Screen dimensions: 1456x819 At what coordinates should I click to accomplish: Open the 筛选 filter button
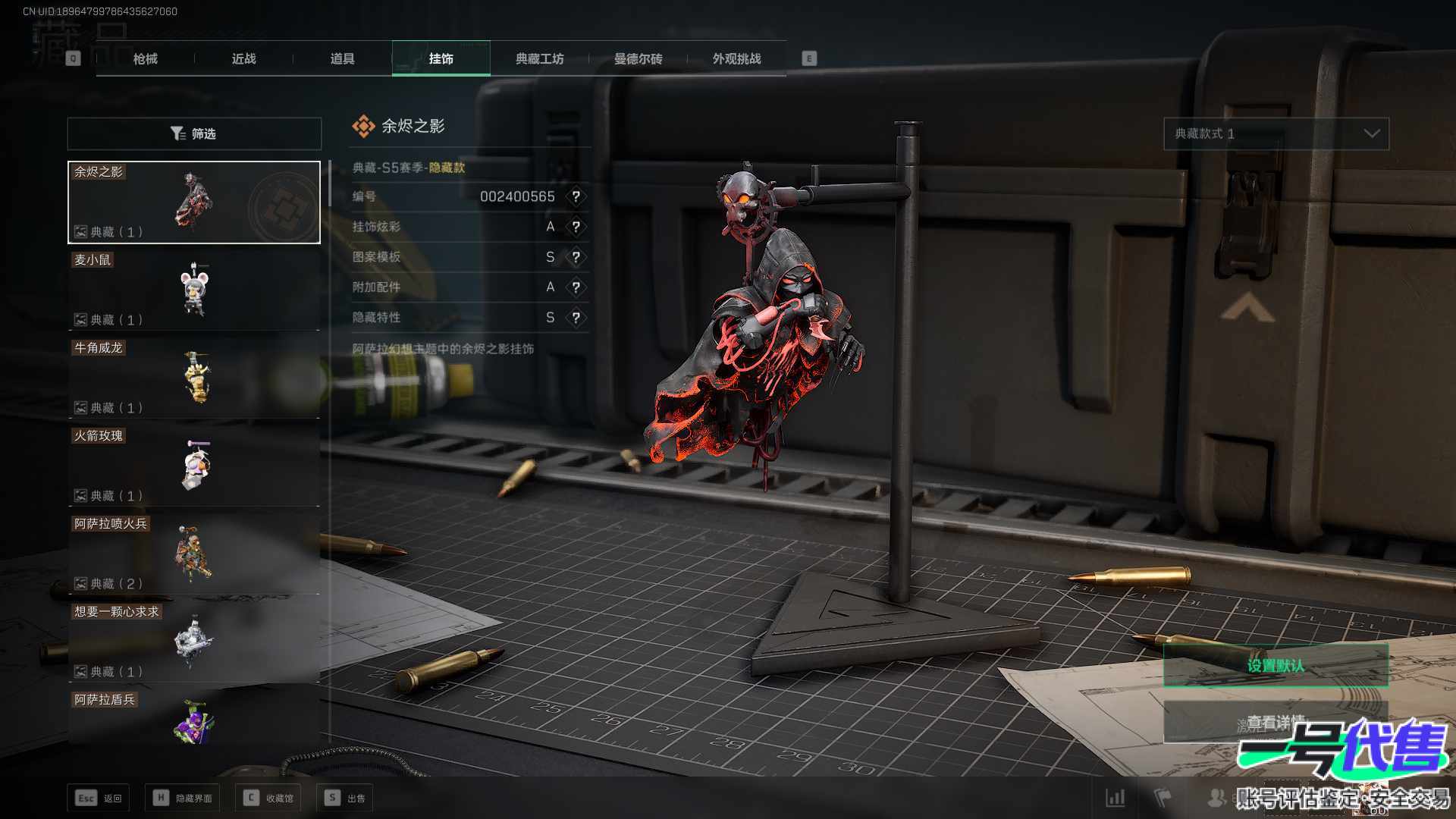(194, 133)
